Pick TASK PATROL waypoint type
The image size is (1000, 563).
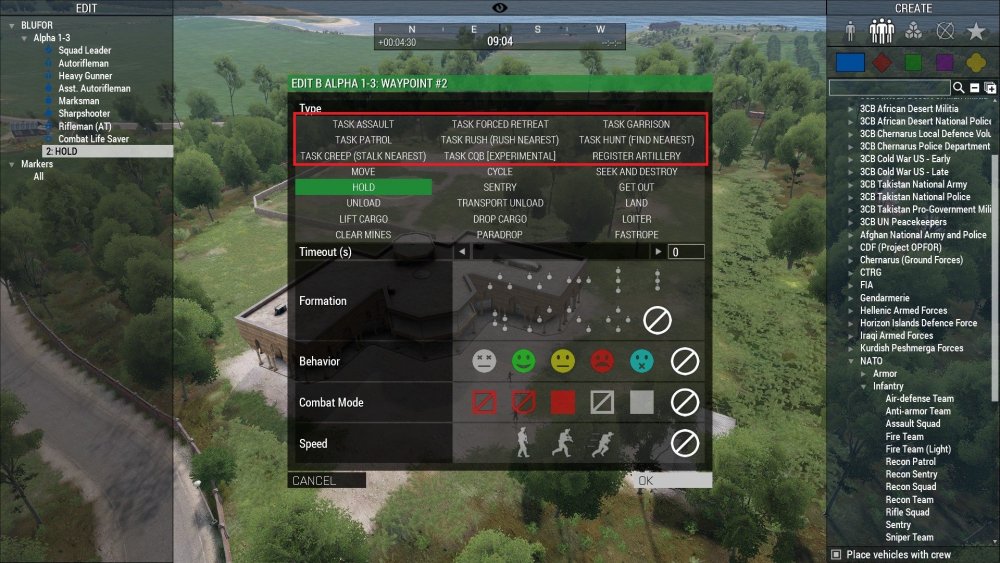pyautogui.click(x=363, y=140)
